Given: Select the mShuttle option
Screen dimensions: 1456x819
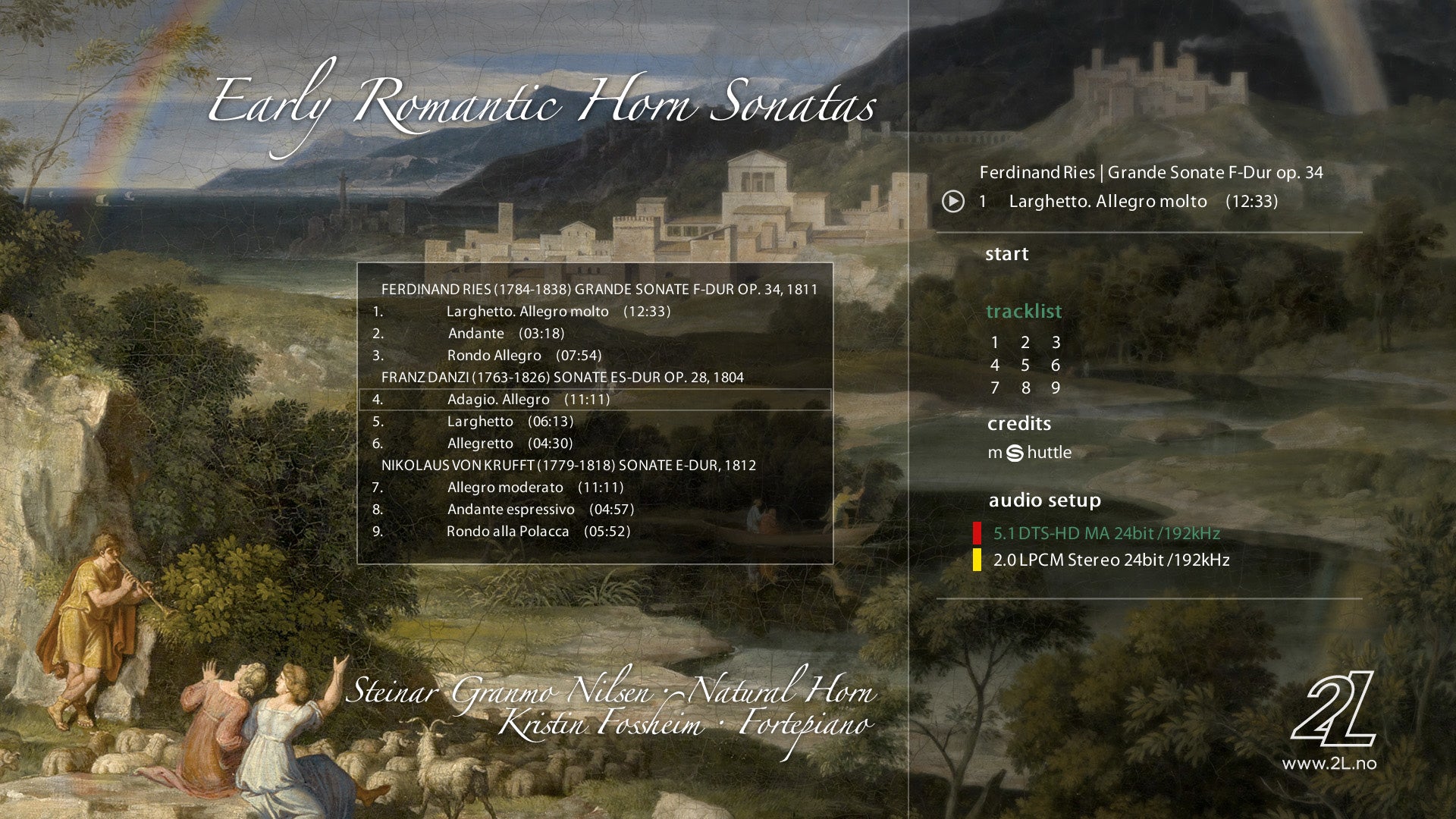Looking at the screenshot, I should [x=1029, y=453].
